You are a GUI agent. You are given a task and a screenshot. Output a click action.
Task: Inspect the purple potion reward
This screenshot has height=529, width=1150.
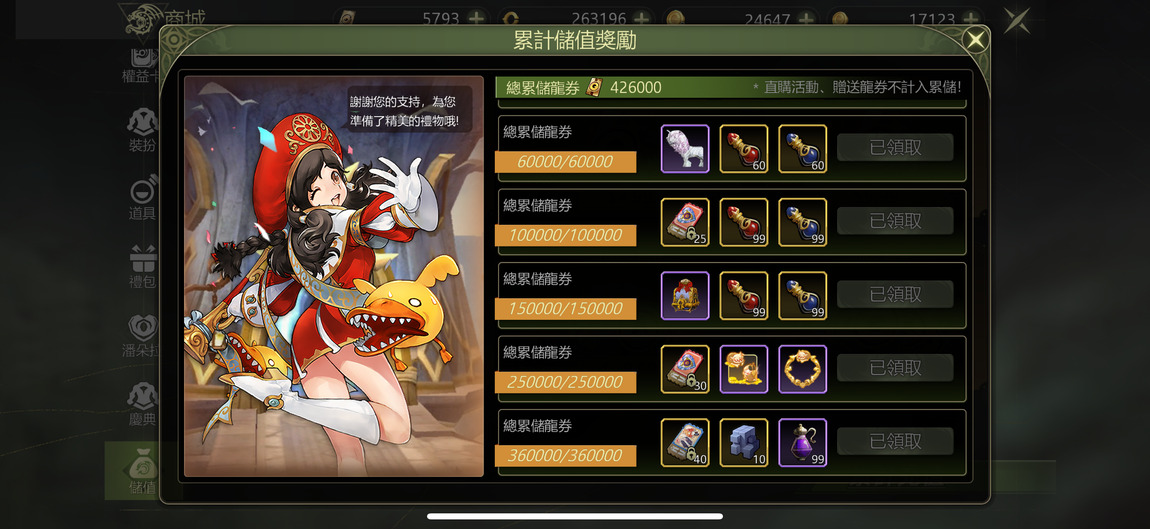(803, 442)
